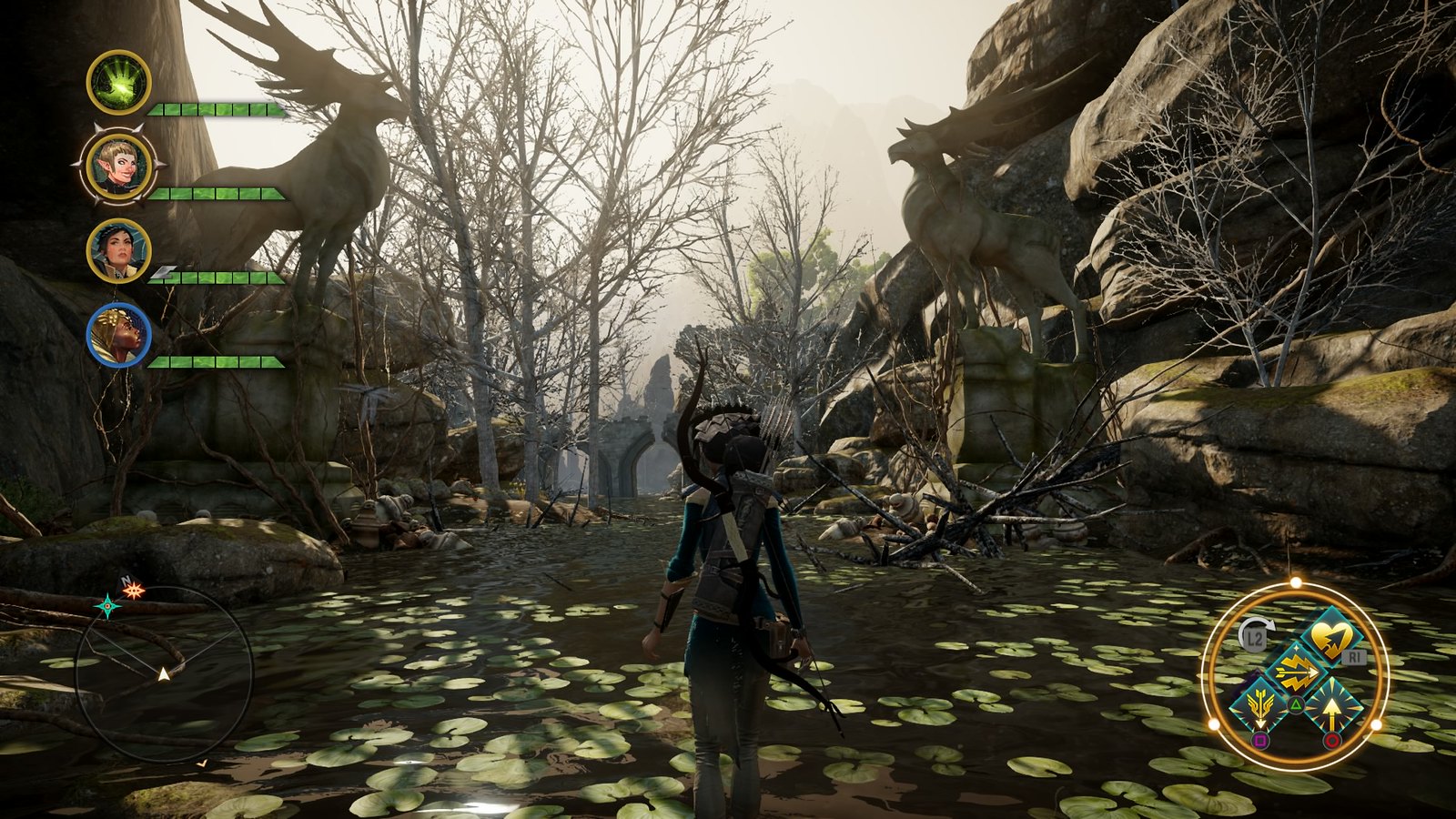The height and width of the screenshot is (819, 1456).
Task: Click the L2 rotate-wheel arrow icon
Action: tap(1253, 635)
